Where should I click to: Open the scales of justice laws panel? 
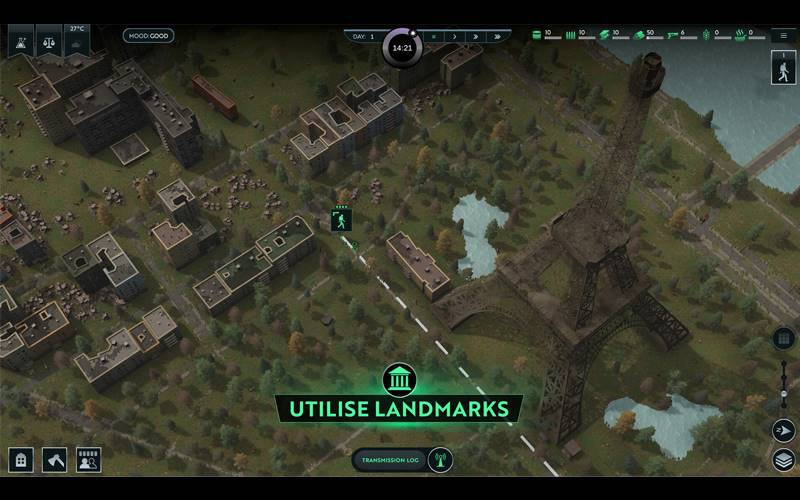click(x=48, y=42)
